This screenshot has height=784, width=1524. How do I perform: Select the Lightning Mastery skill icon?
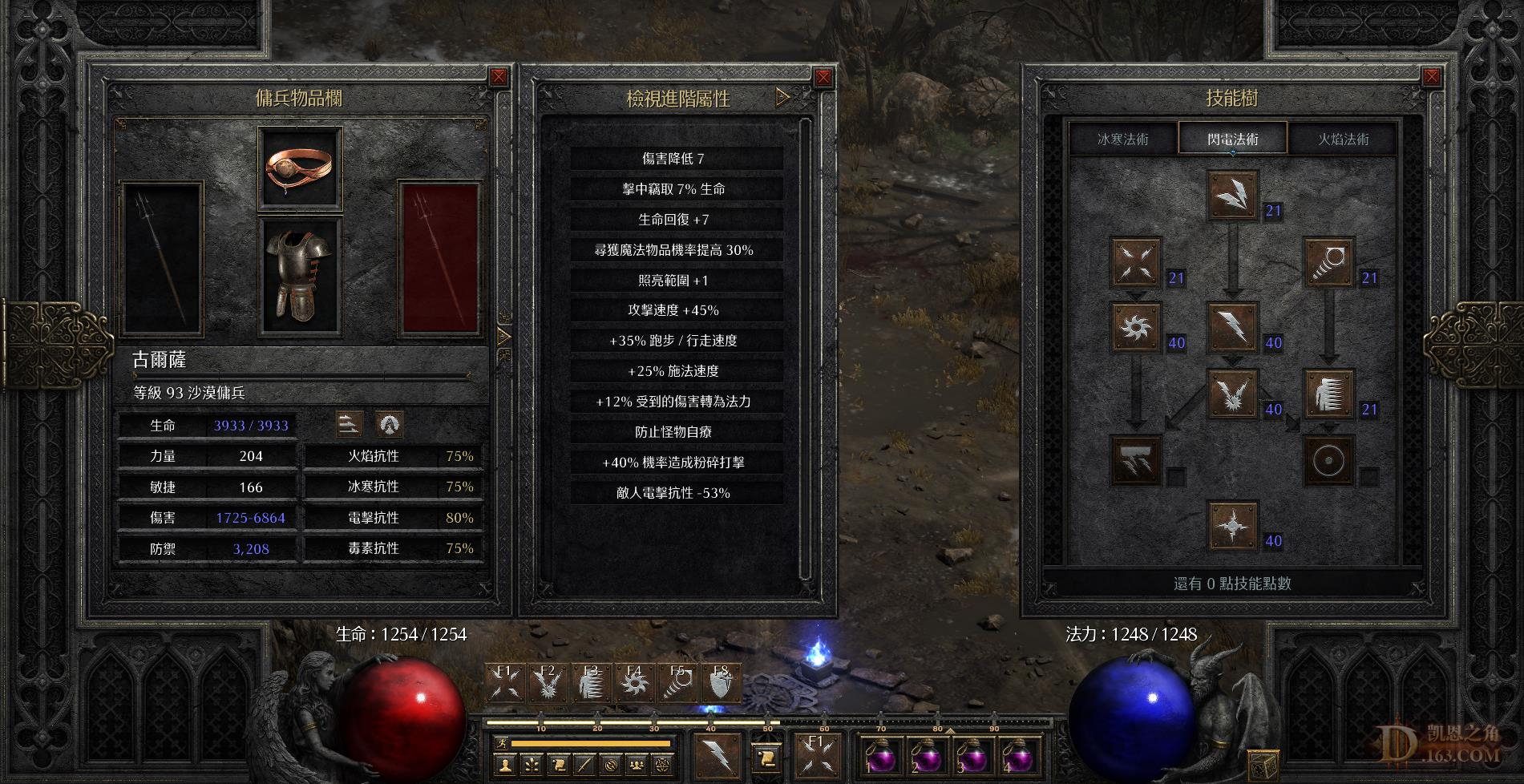tap(1232, 525)
